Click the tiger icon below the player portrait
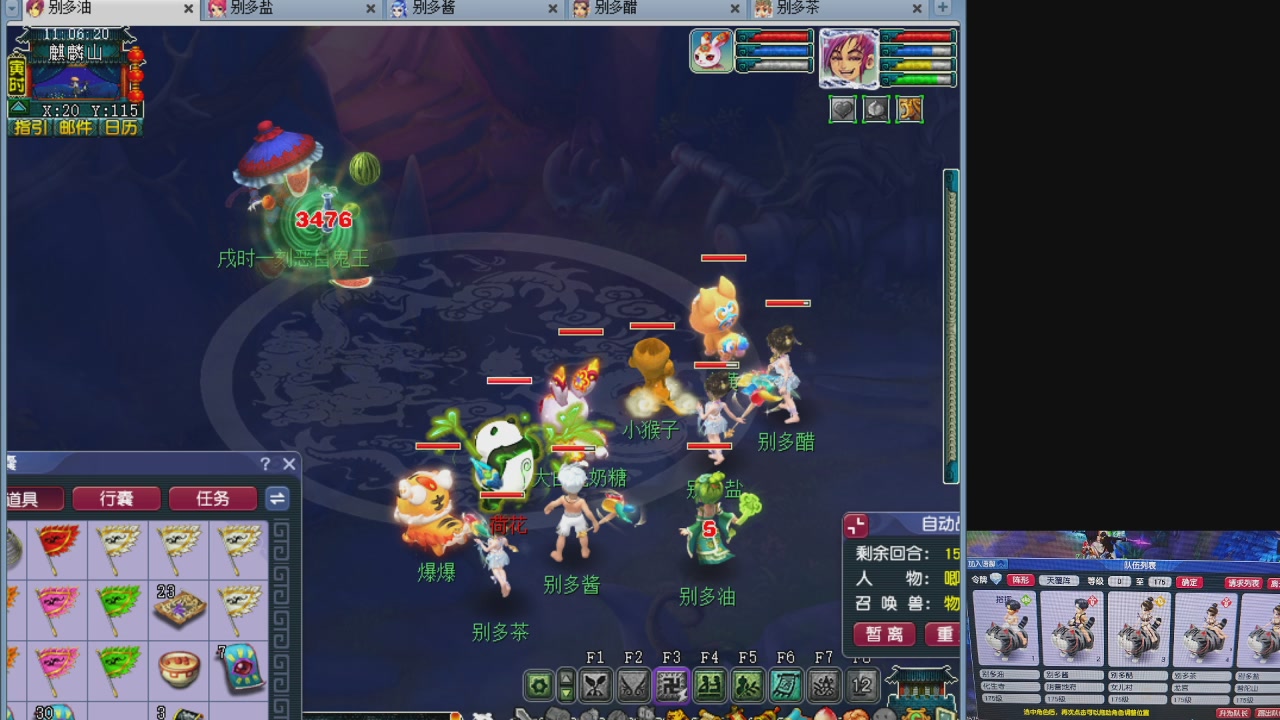1280x720 pixels. coord(909,109)
